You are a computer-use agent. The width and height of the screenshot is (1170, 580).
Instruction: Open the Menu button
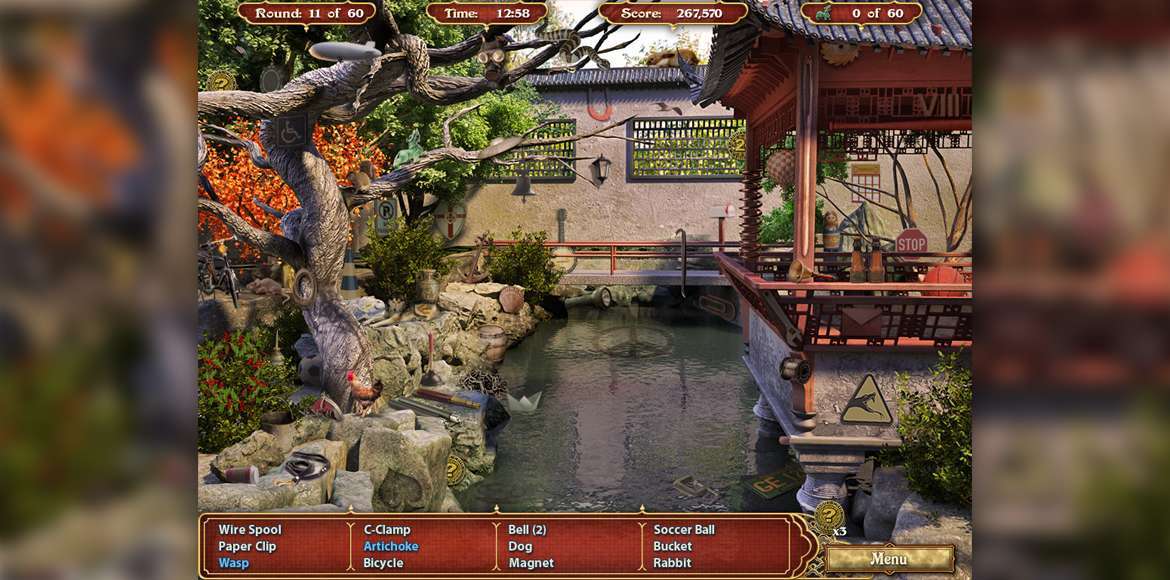pos(888,558)
